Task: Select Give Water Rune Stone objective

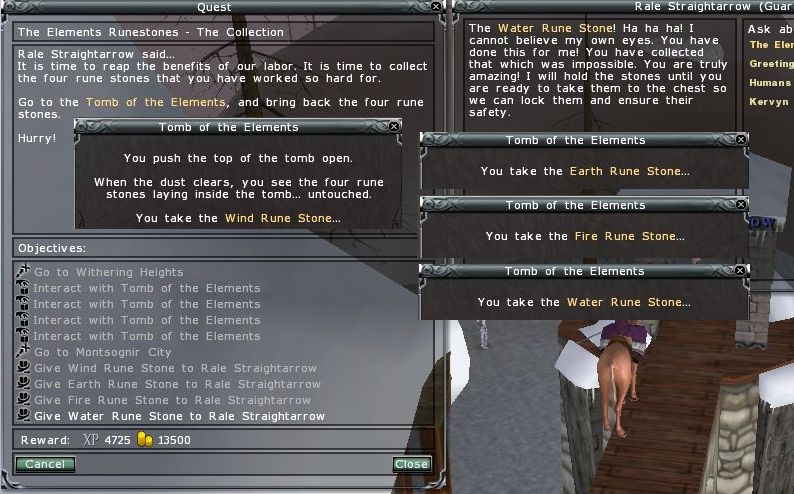Action: tap(179, 416)
